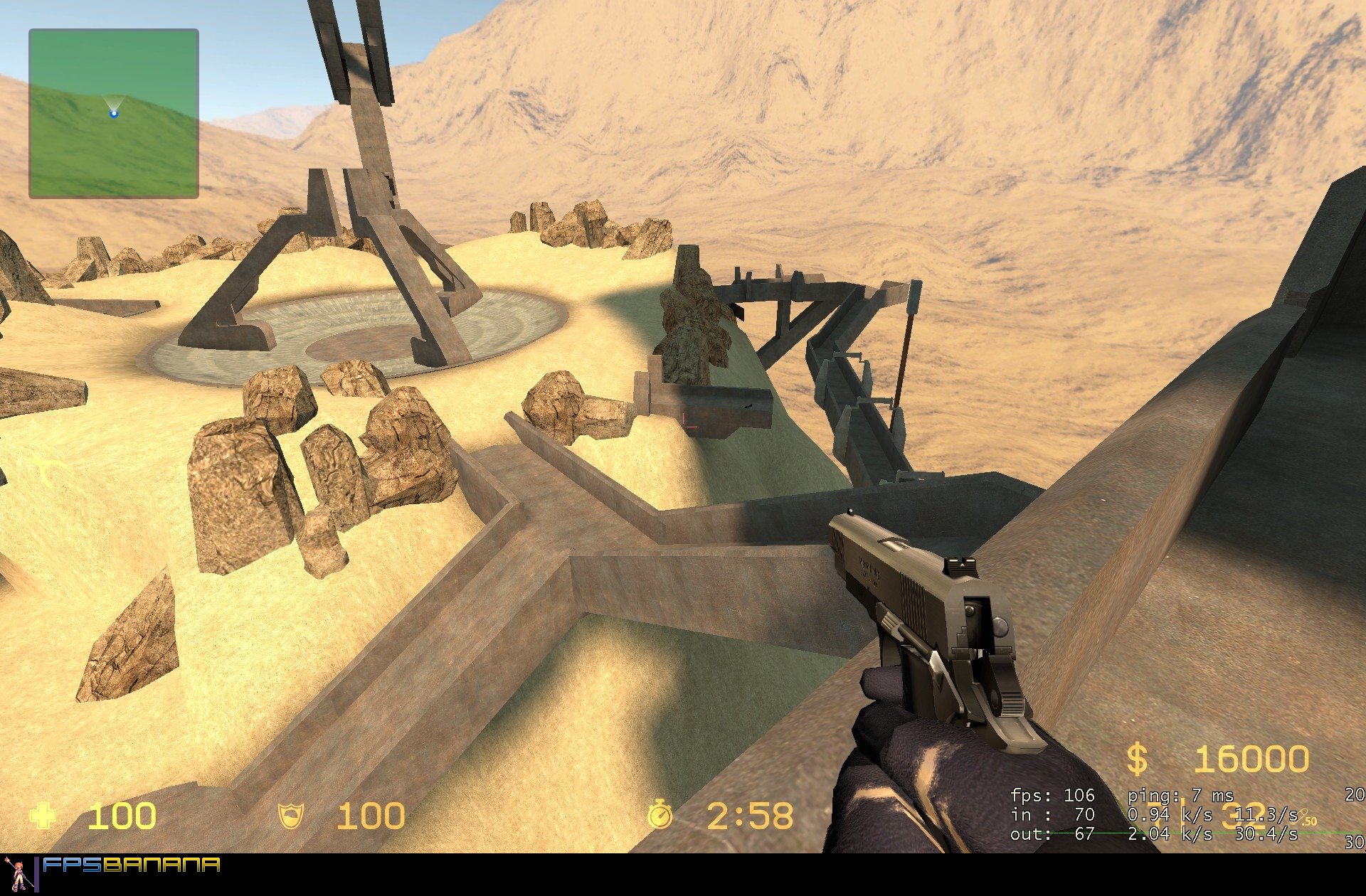Toggle the net_graph fps readout
This screenshot has height=896, width=1366.
coord(1053,794)
